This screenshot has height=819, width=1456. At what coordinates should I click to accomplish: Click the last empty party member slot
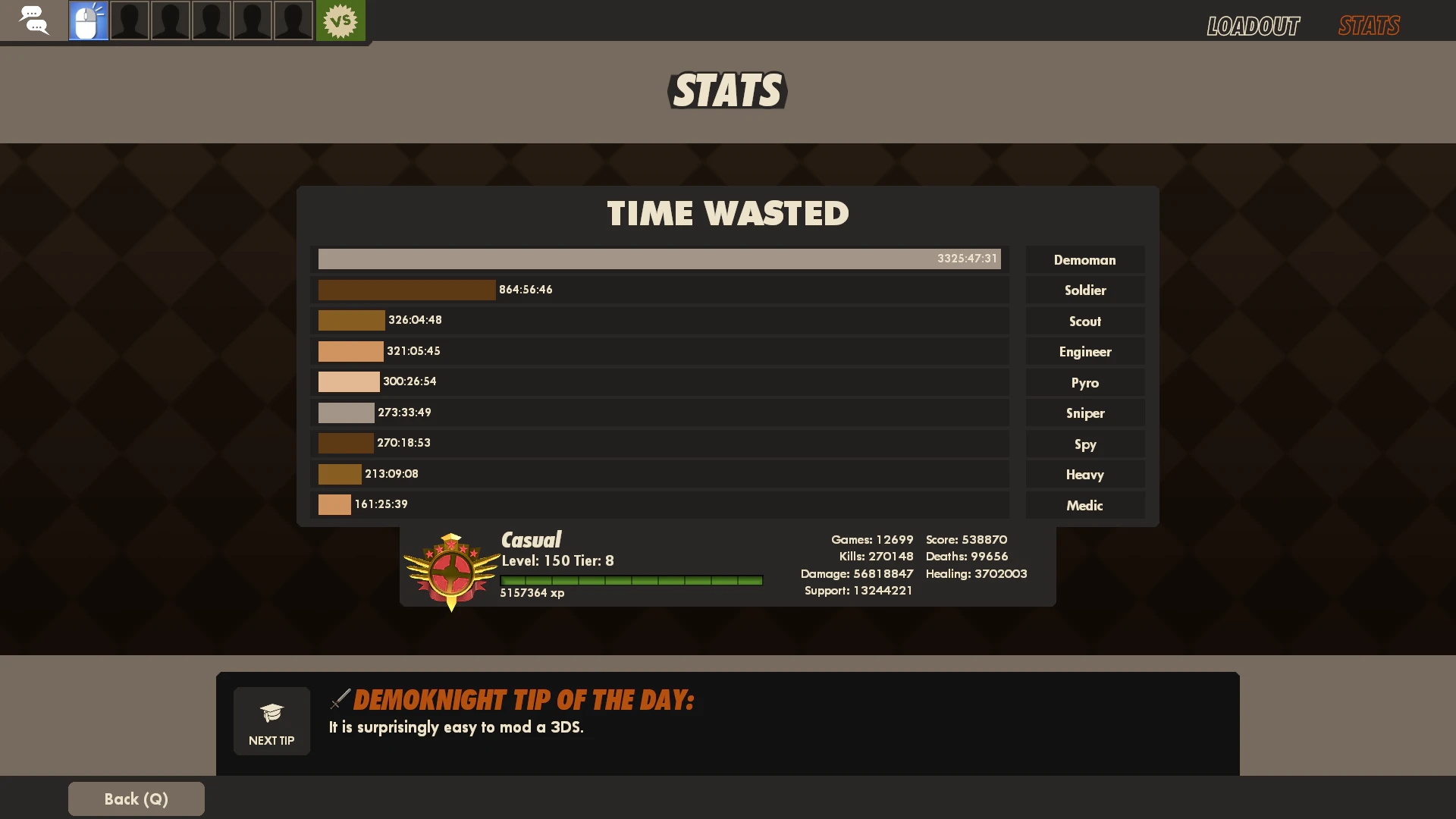tap(293, 20)
